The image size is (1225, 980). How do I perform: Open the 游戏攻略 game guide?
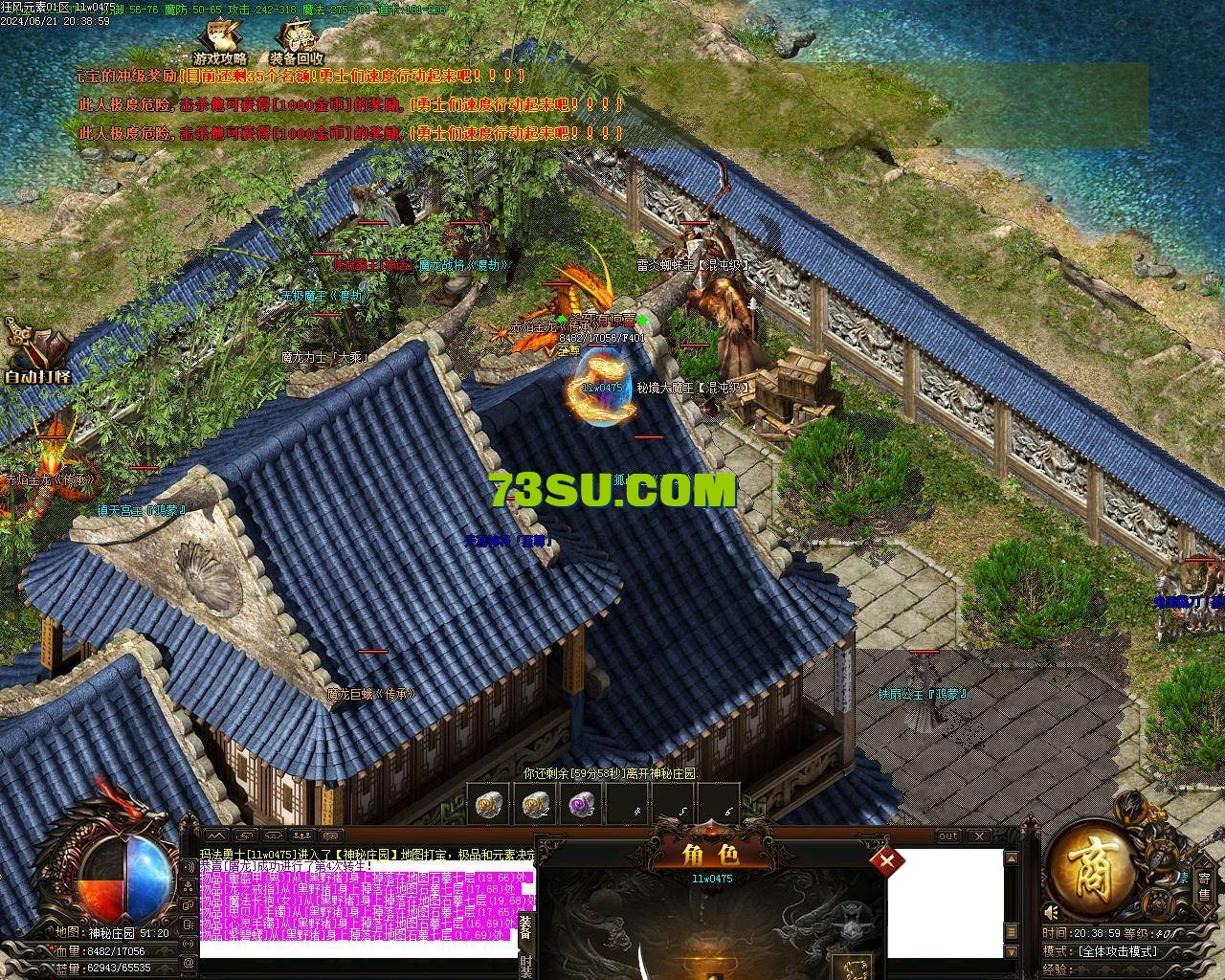(220, 44)
